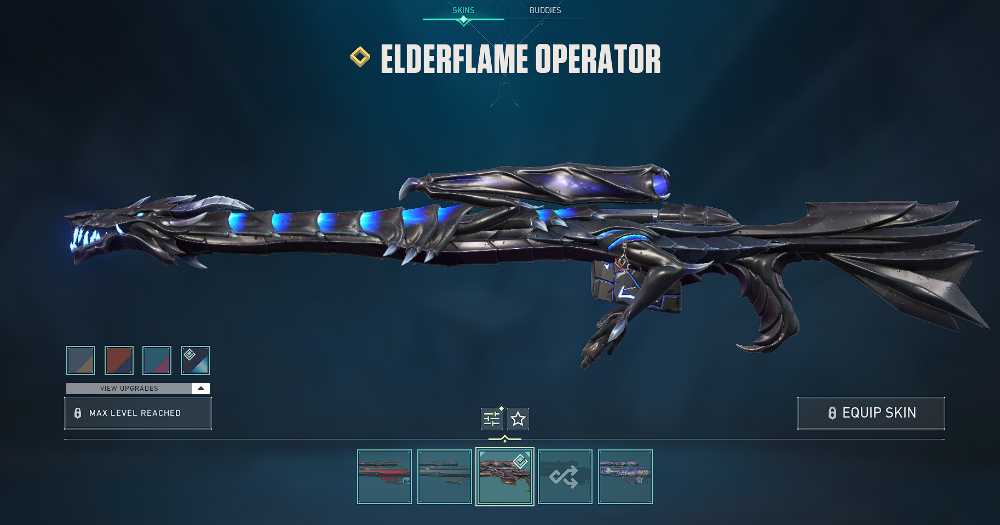Pick the purple Operator skin thumbnail
This screenshot has width=1000, height=525.
(x=625, y=476)
